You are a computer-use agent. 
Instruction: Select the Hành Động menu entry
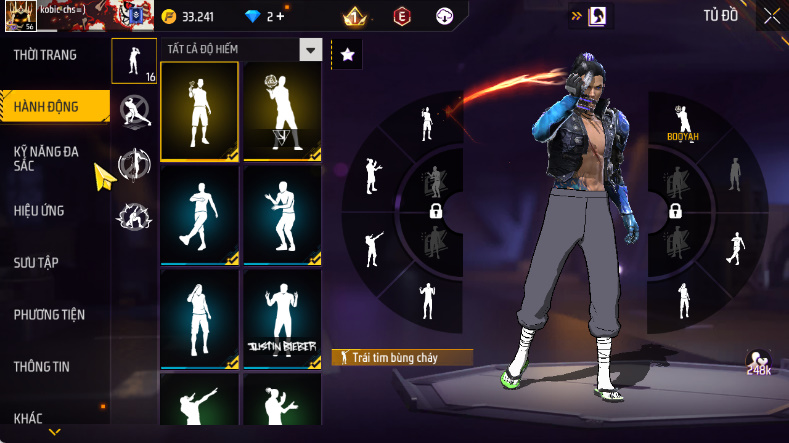pyautogui.click(x=47, y=106)
